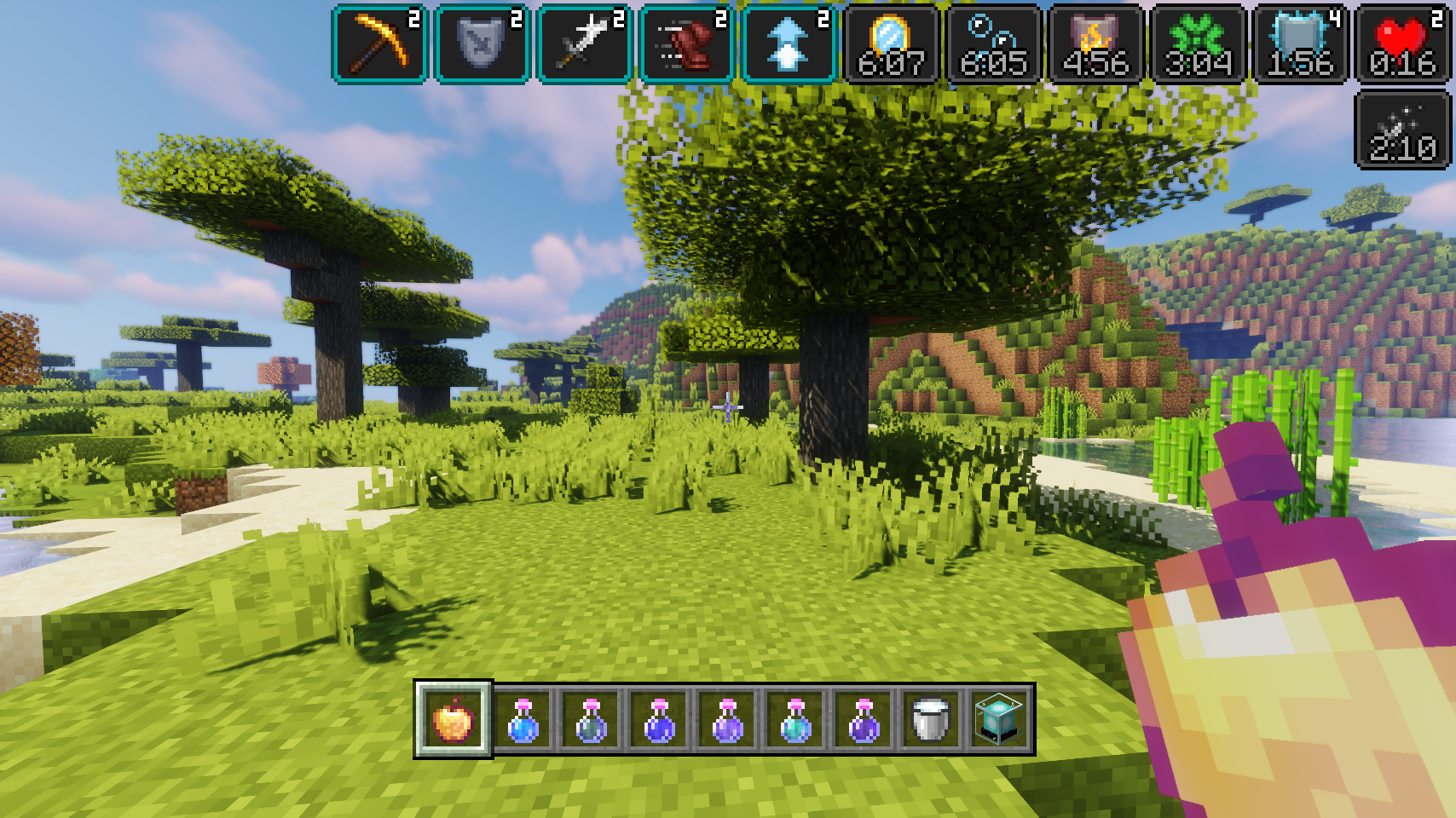Screen dimensions: 1456x818
Task: Select the milk bucket hotbar slot
Action: pyautogui.click(x=930, y=720)
